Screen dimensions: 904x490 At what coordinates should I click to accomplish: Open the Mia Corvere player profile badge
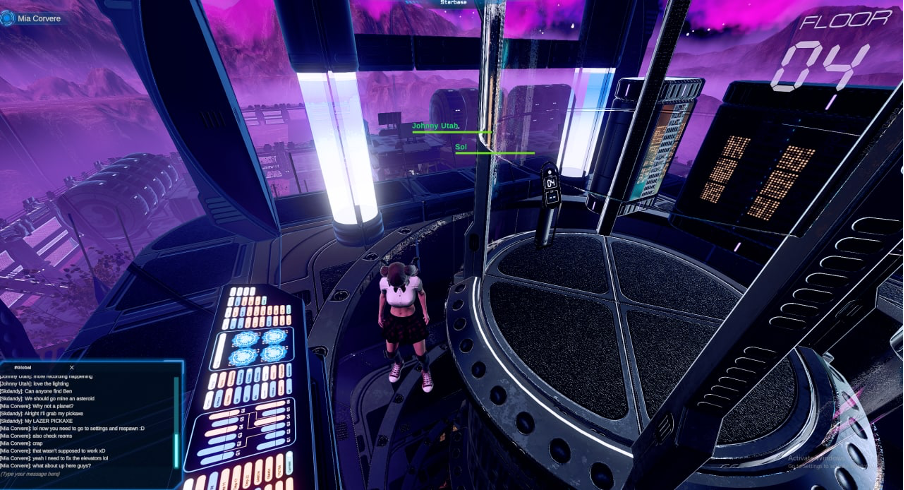pos(35,17)
